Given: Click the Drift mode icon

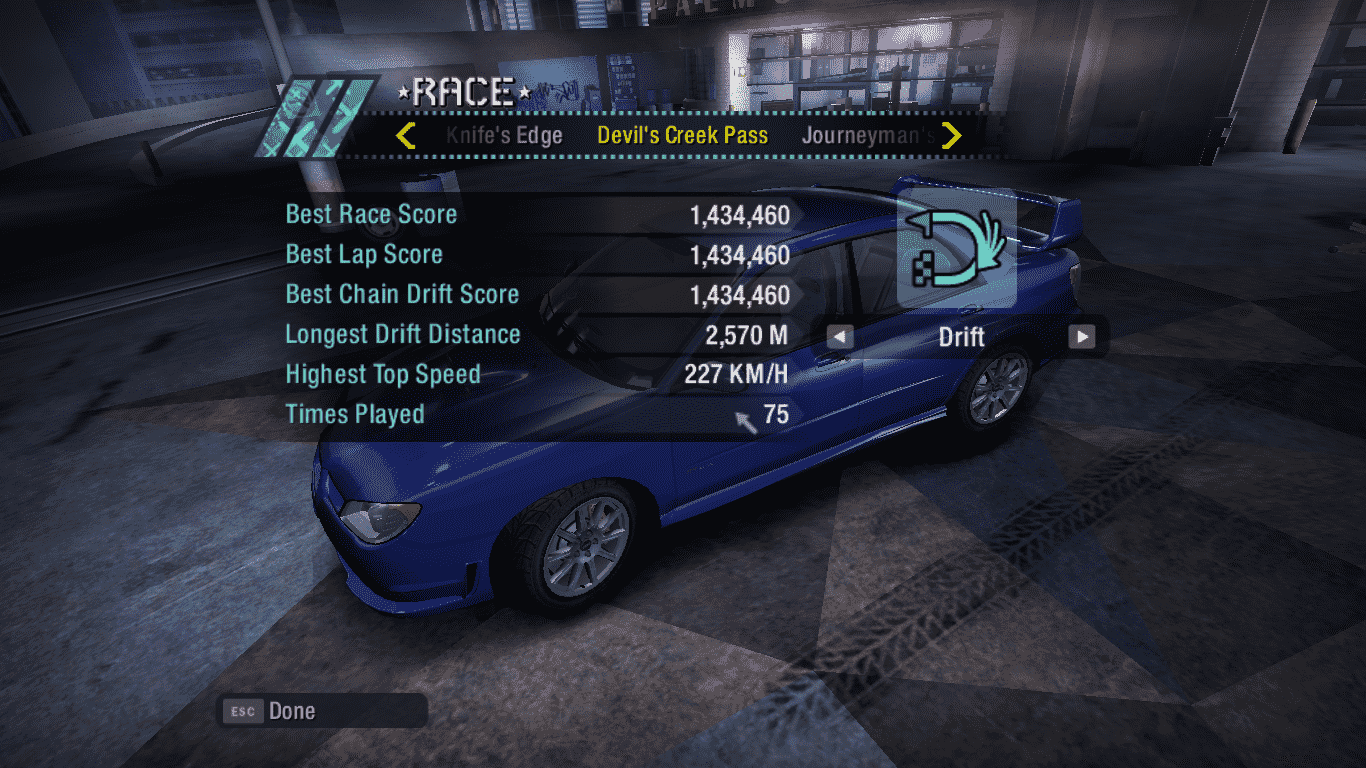Looking at the screenshot, I should point(957,248).
